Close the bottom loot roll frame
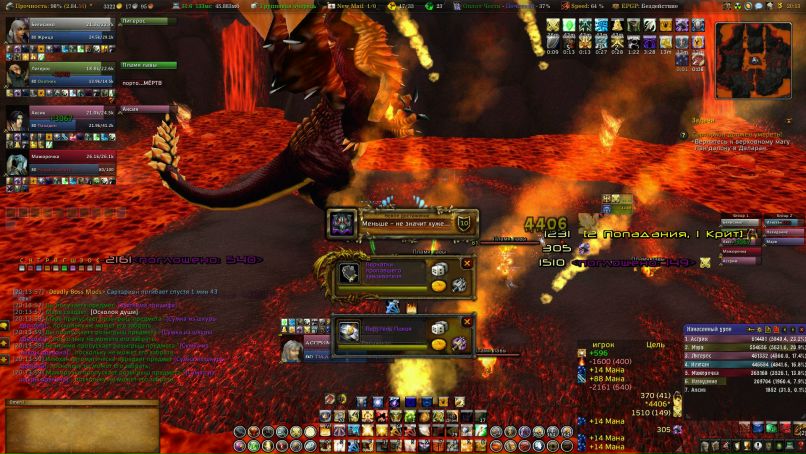Viewport: 806px width, 454px height. point(466,322)
